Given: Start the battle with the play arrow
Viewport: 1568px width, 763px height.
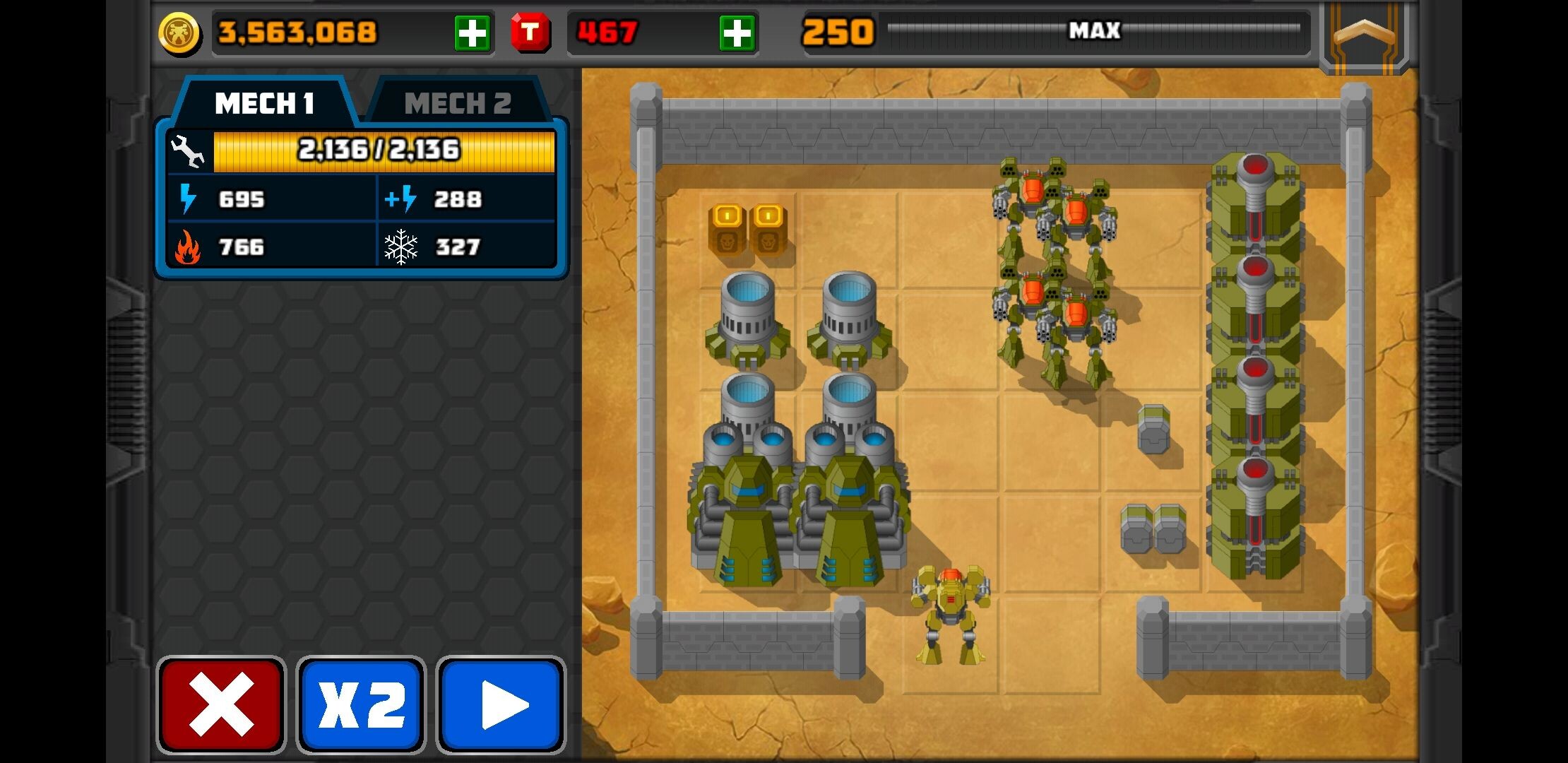Looking at the screenshot, I should point(501,704).
